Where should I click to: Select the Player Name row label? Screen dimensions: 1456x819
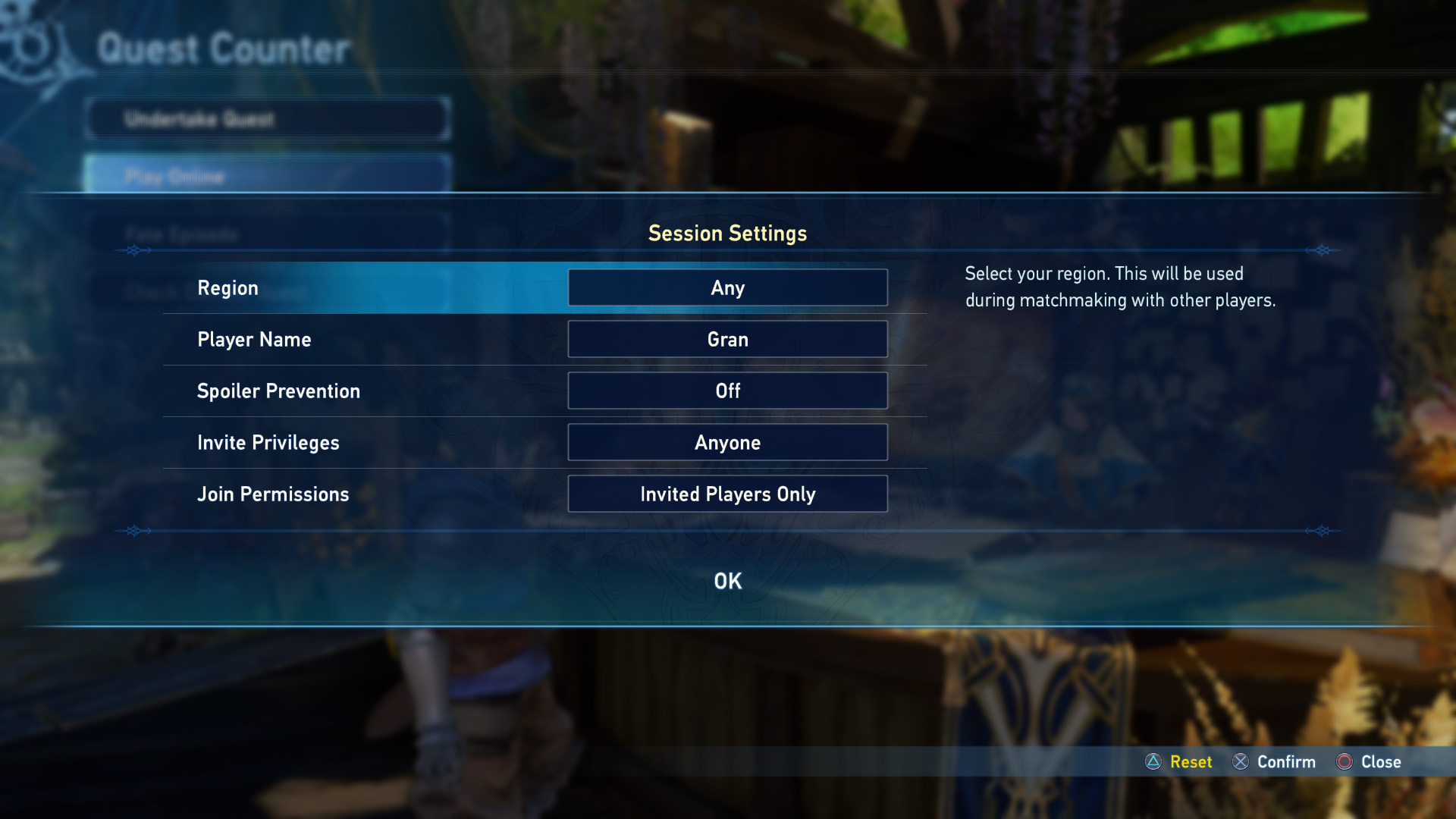click(254, 340)
